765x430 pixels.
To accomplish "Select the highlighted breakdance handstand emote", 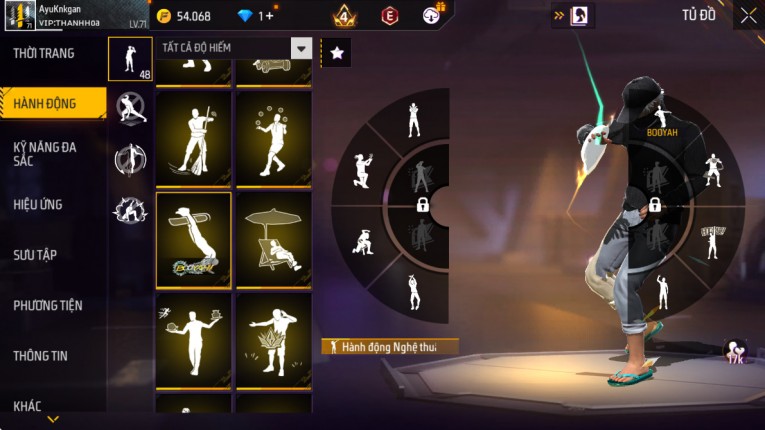I will pyautogui.click(x=193, y=238).
